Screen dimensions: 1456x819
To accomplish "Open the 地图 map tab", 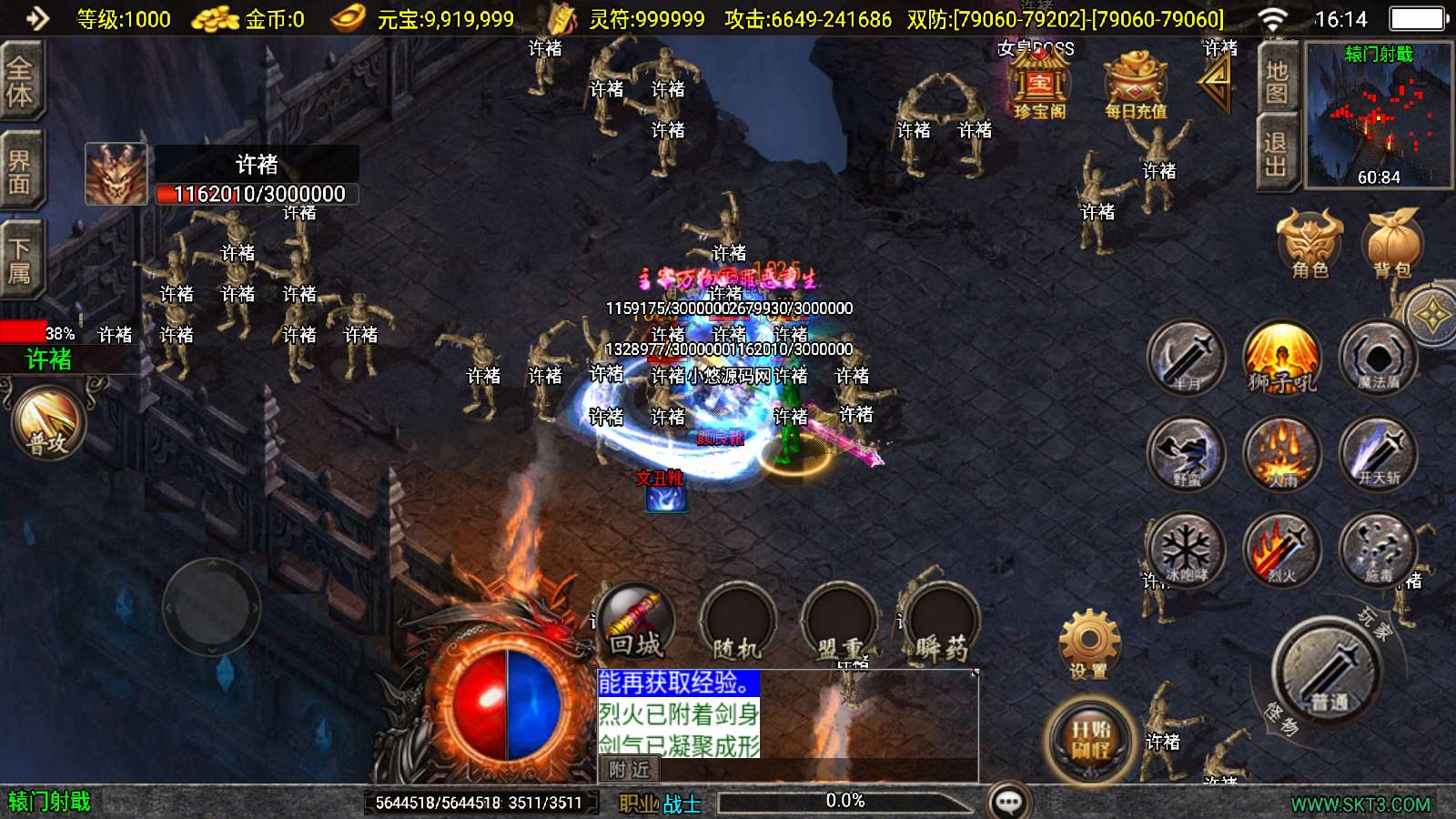I will point(1276,82).
